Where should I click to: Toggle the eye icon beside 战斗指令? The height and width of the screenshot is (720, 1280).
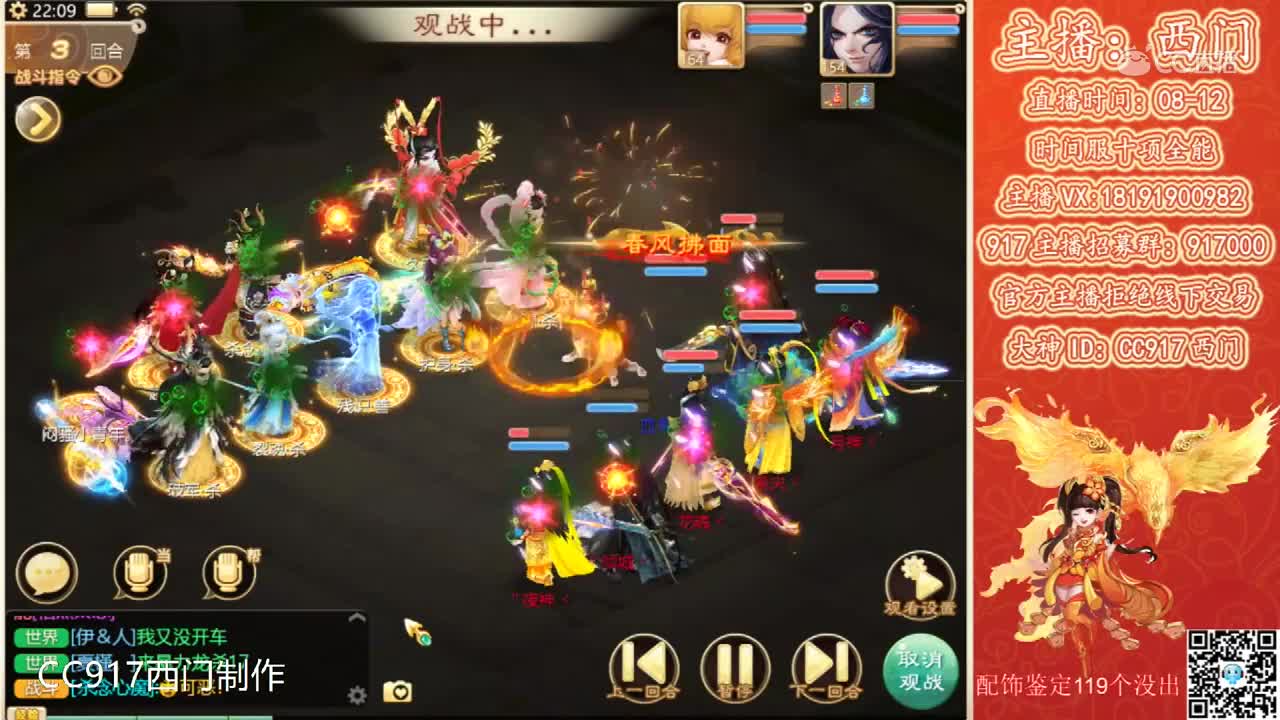click(103, 76)
